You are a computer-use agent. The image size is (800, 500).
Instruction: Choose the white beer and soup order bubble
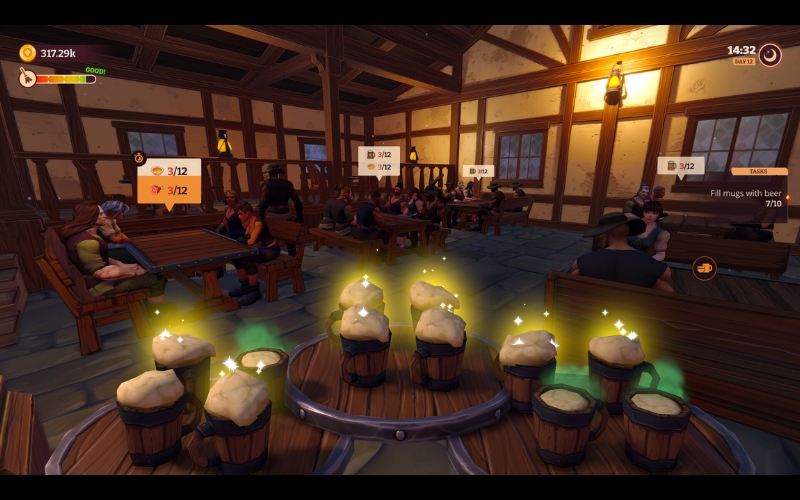tap(379, 160)
